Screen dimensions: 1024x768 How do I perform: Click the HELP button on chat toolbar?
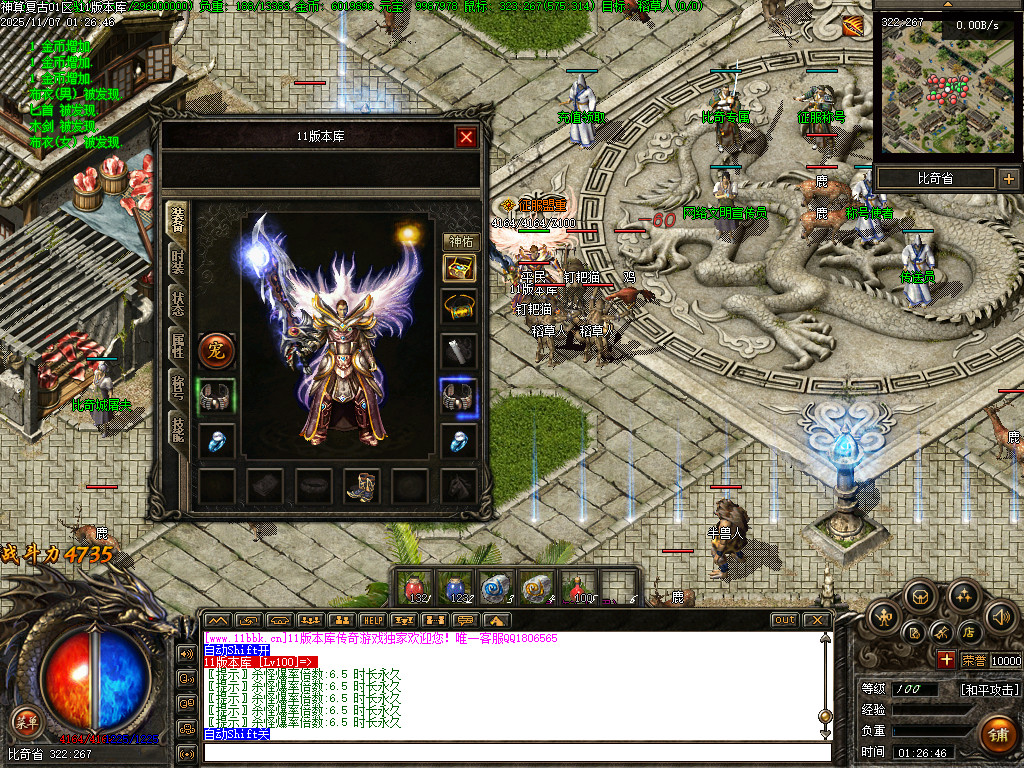click(x=372, y=620)
